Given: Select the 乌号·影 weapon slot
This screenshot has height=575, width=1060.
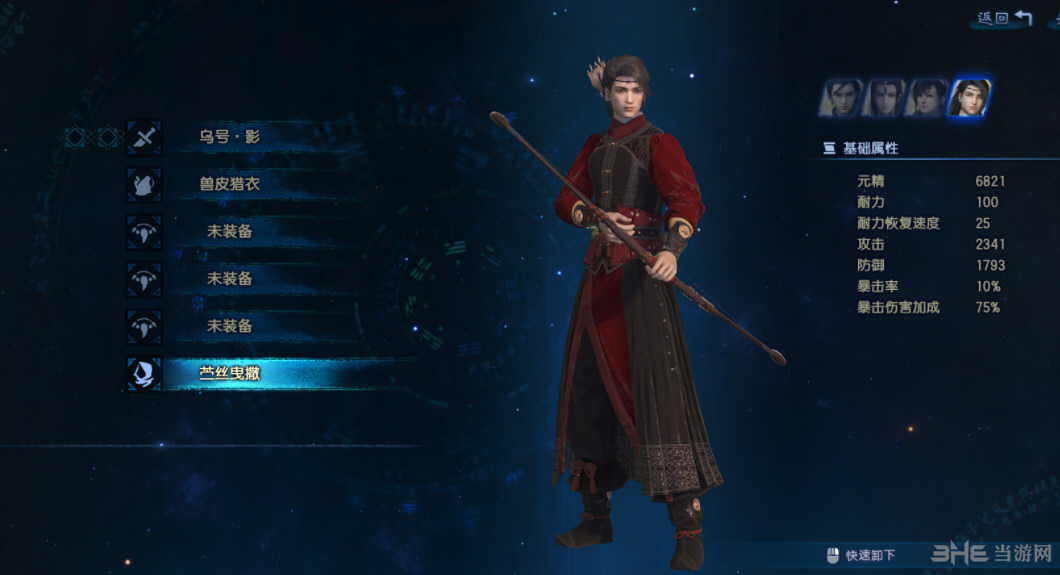Looking at the screenshot, I should coord(230,137).
